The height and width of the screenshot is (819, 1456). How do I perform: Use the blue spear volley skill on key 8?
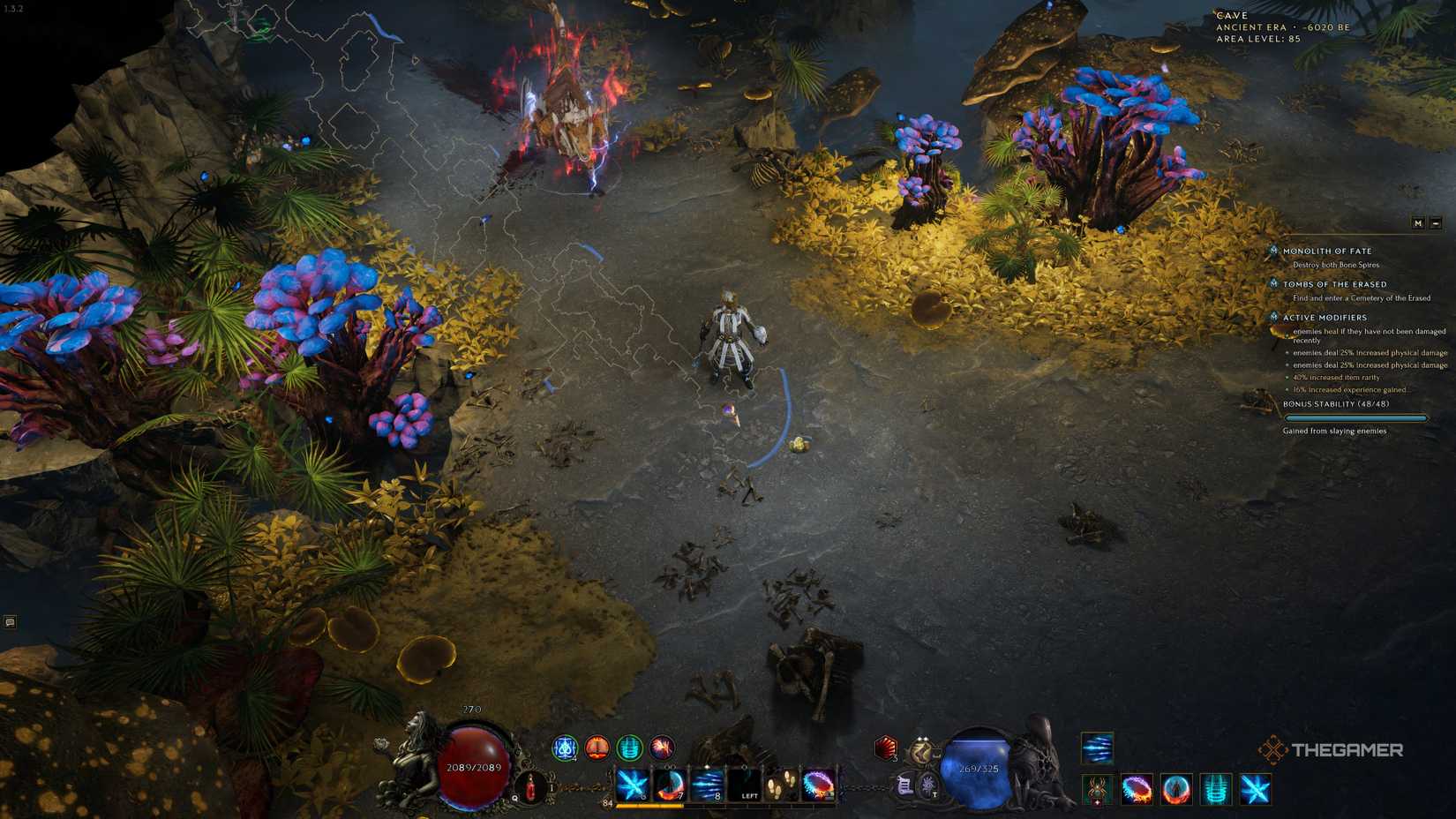point(706,785)
